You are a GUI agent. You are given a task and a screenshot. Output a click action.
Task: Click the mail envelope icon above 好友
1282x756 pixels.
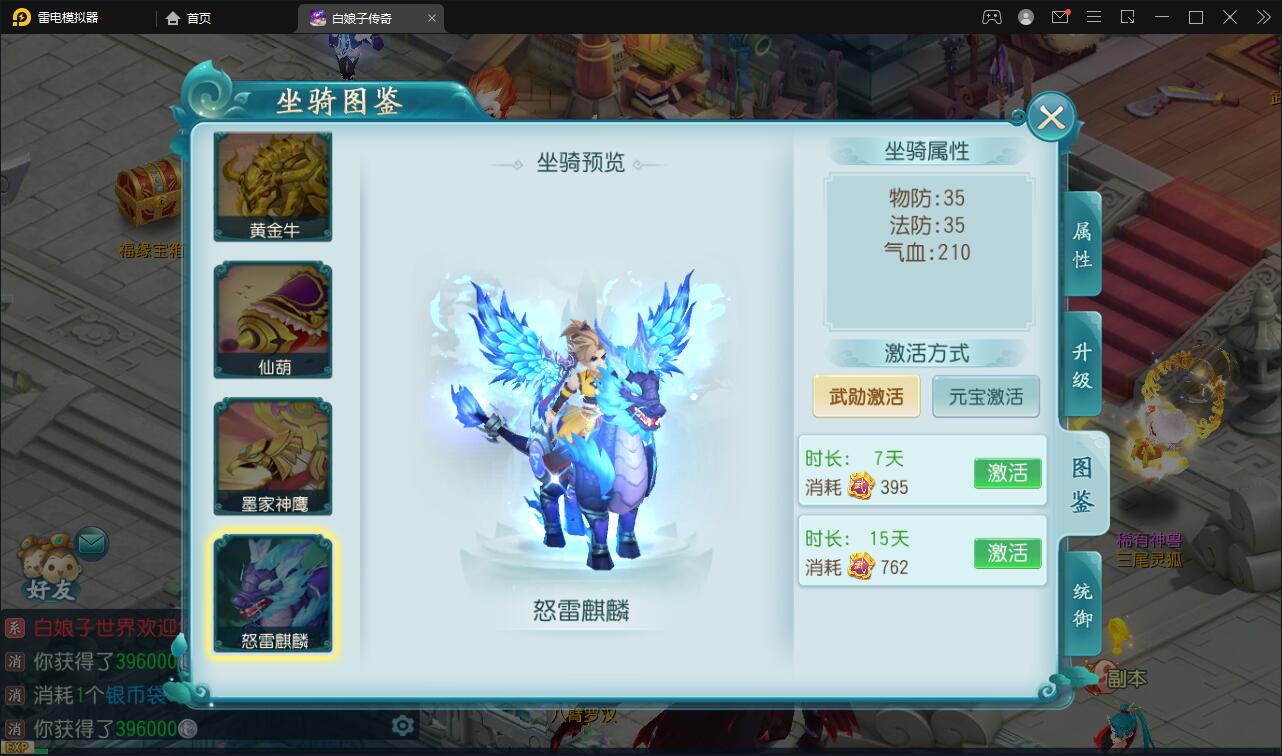[x=91, y=541]
